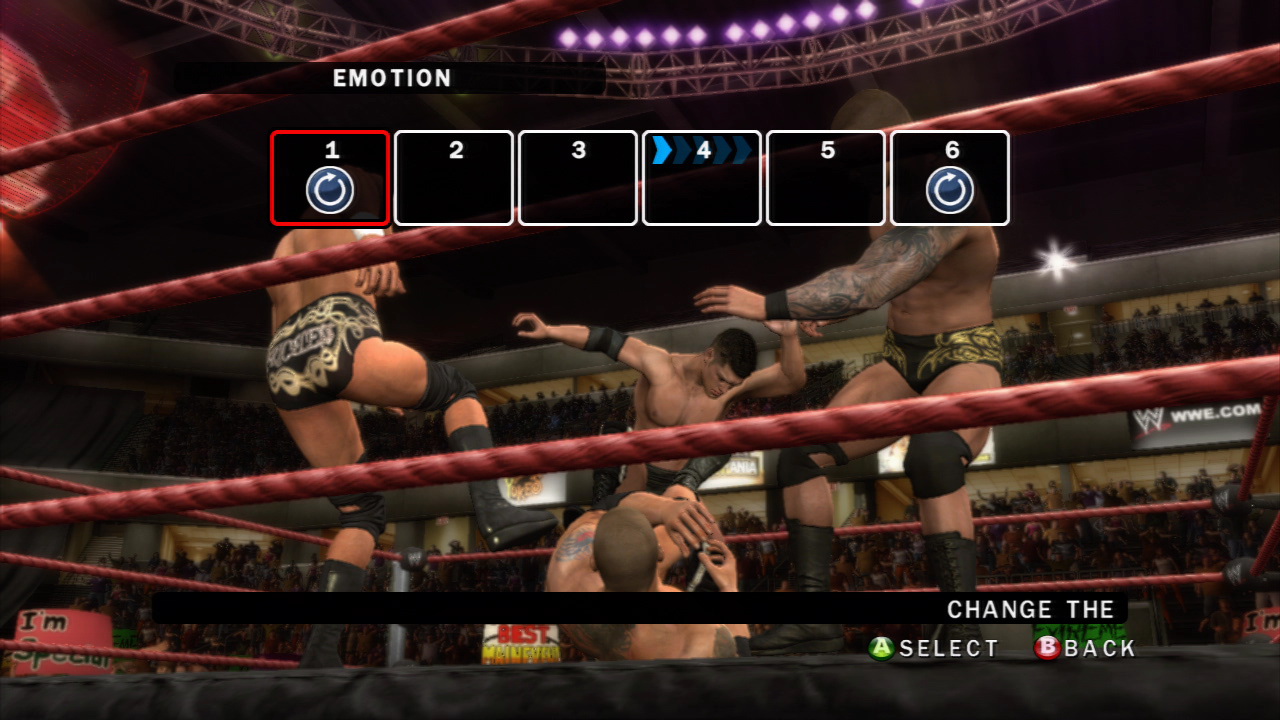
Task: Select emotion slot number 6
Action: click(950, 178)
